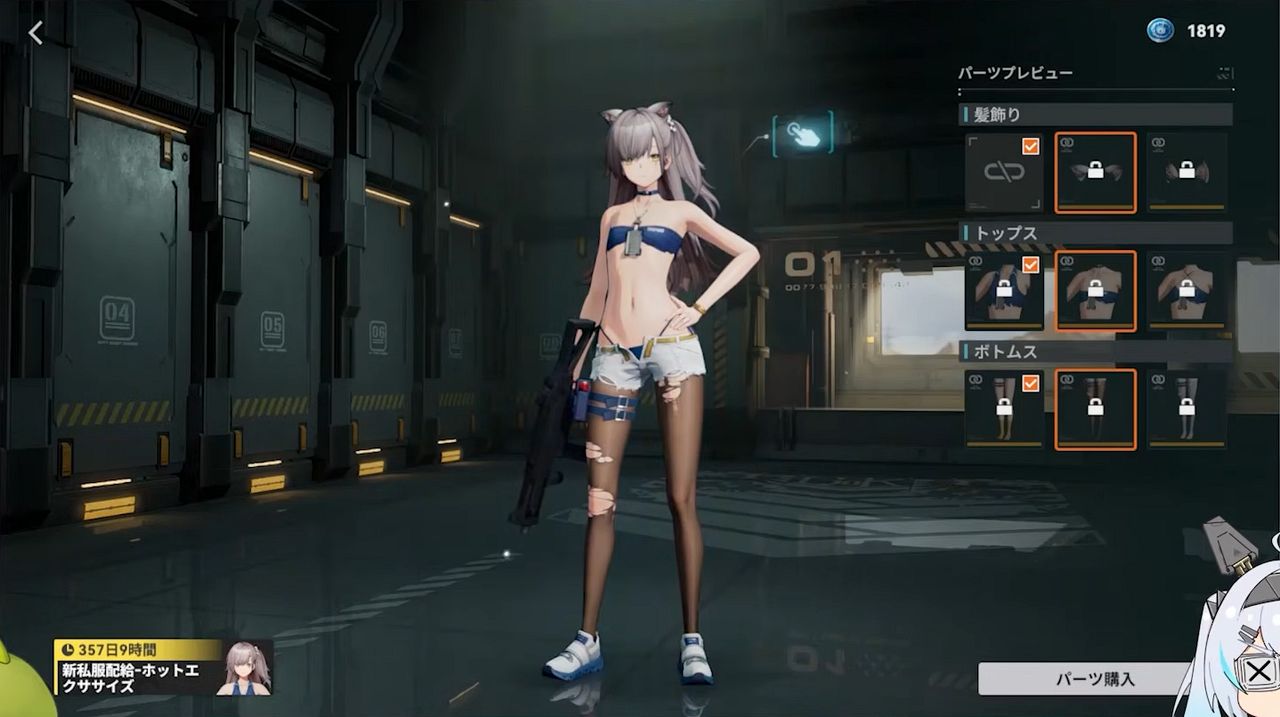The image size is (1280, 717).
Task: Select the checked top in トップス
Action: point(1004,291)
